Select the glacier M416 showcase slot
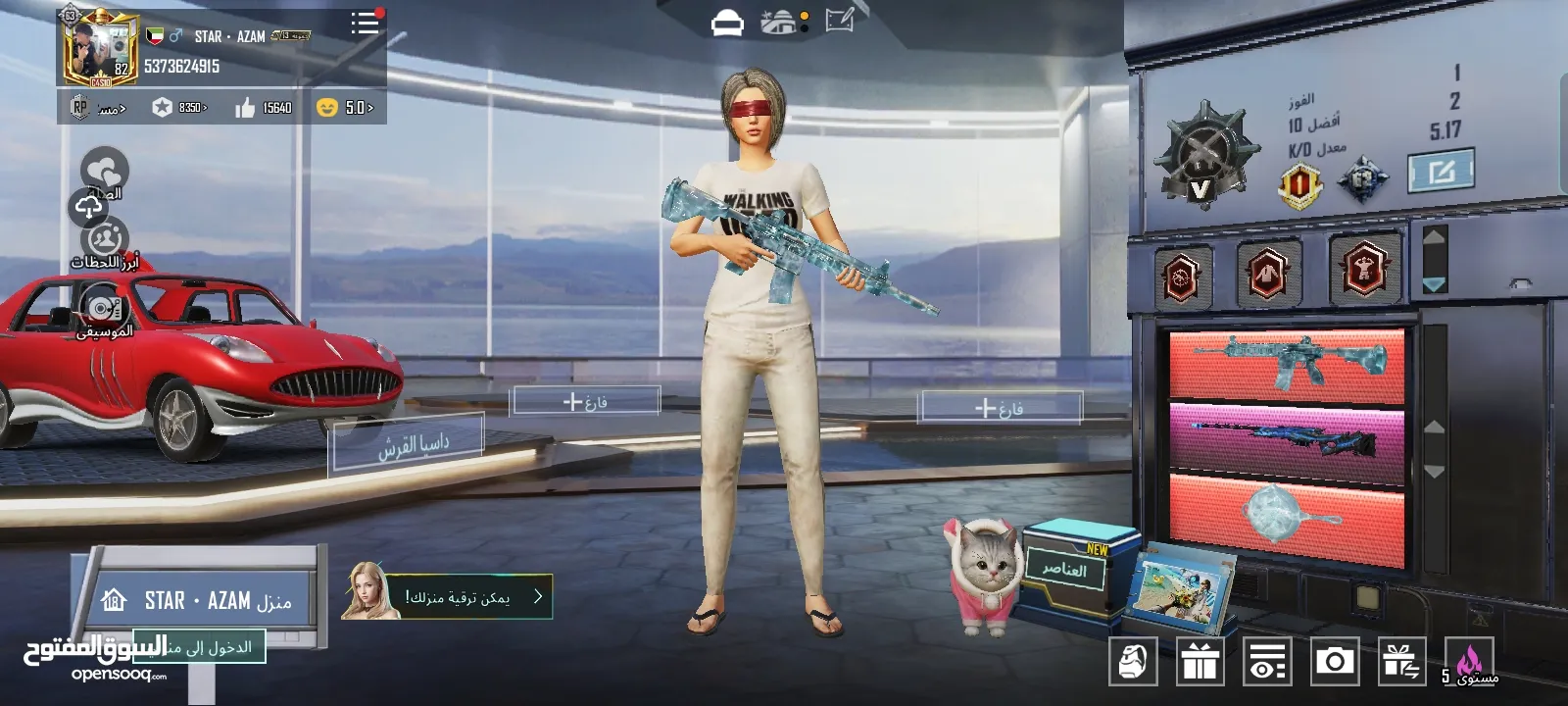The image size is (1568, 706). (1286, 365)
